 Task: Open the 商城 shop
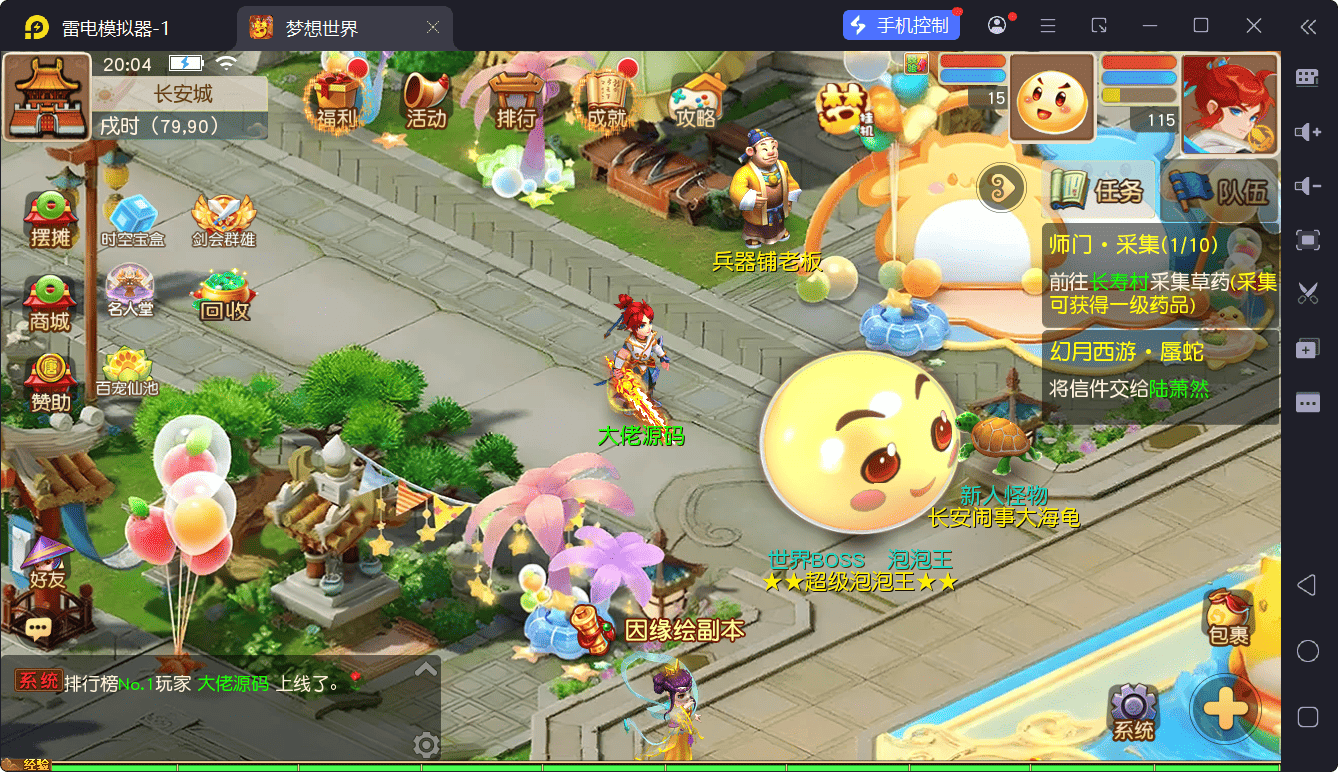point(50,302)
